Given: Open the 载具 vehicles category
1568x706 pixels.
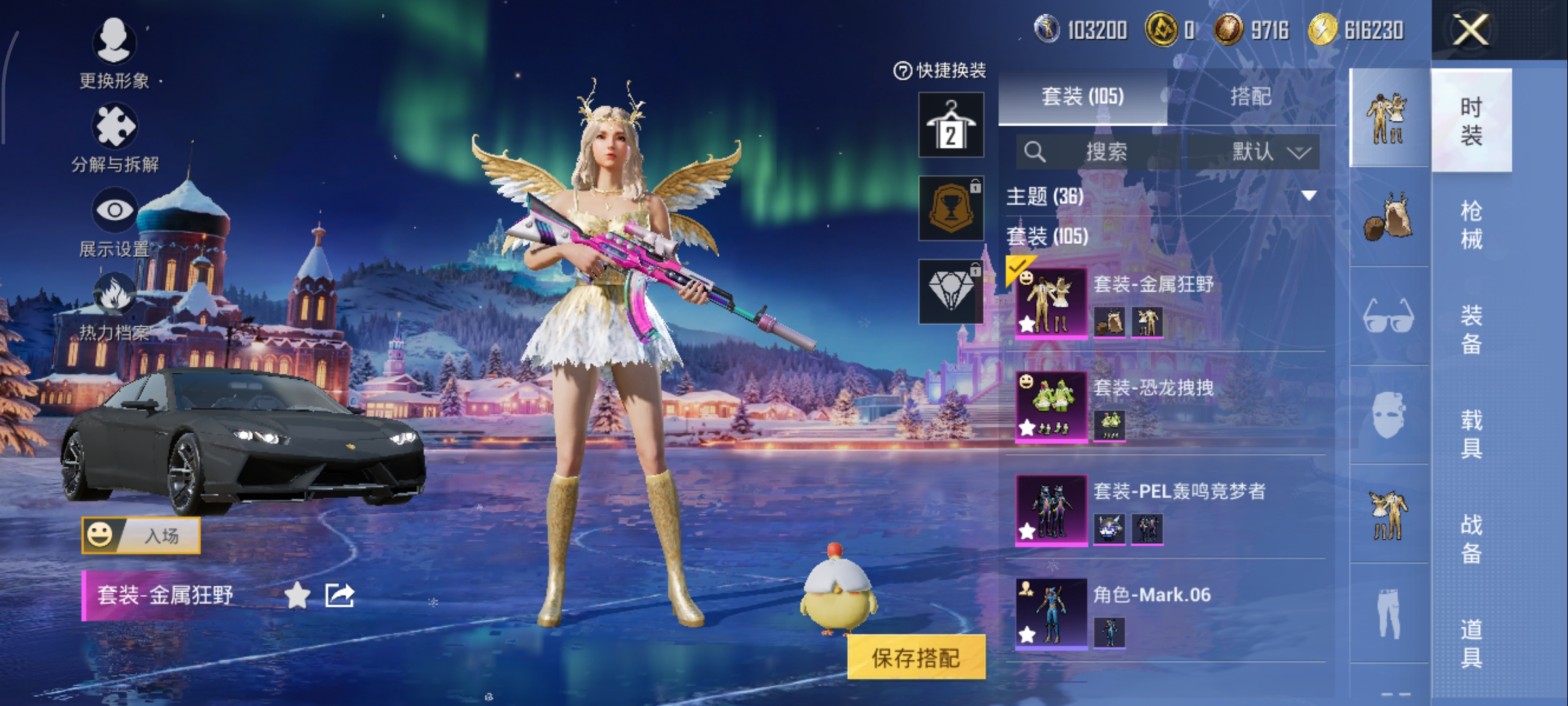Looking at the screenshot, I should (x=1471, y=434).
